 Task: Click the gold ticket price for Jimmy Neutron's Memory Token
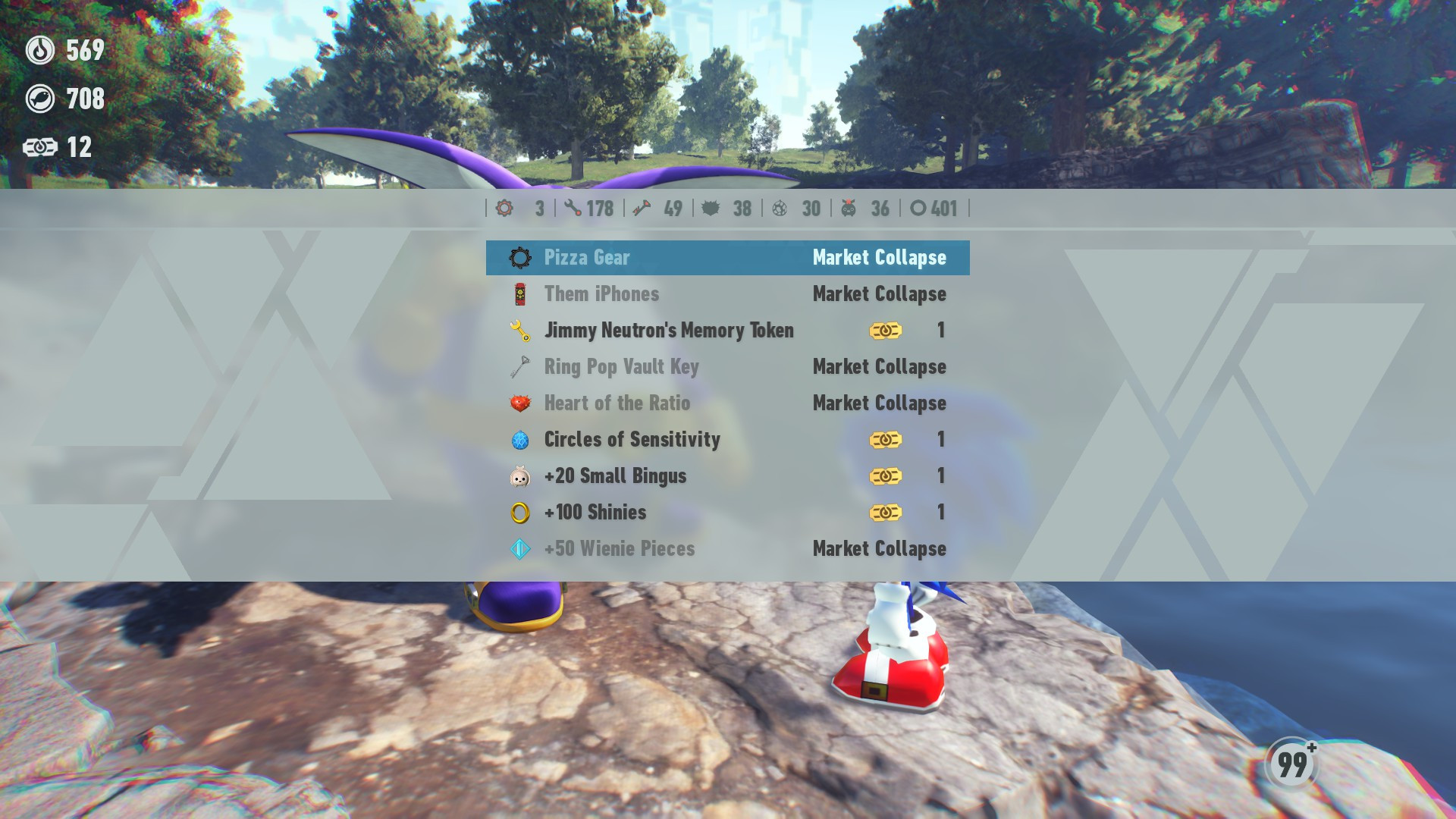tap(885, 331)
